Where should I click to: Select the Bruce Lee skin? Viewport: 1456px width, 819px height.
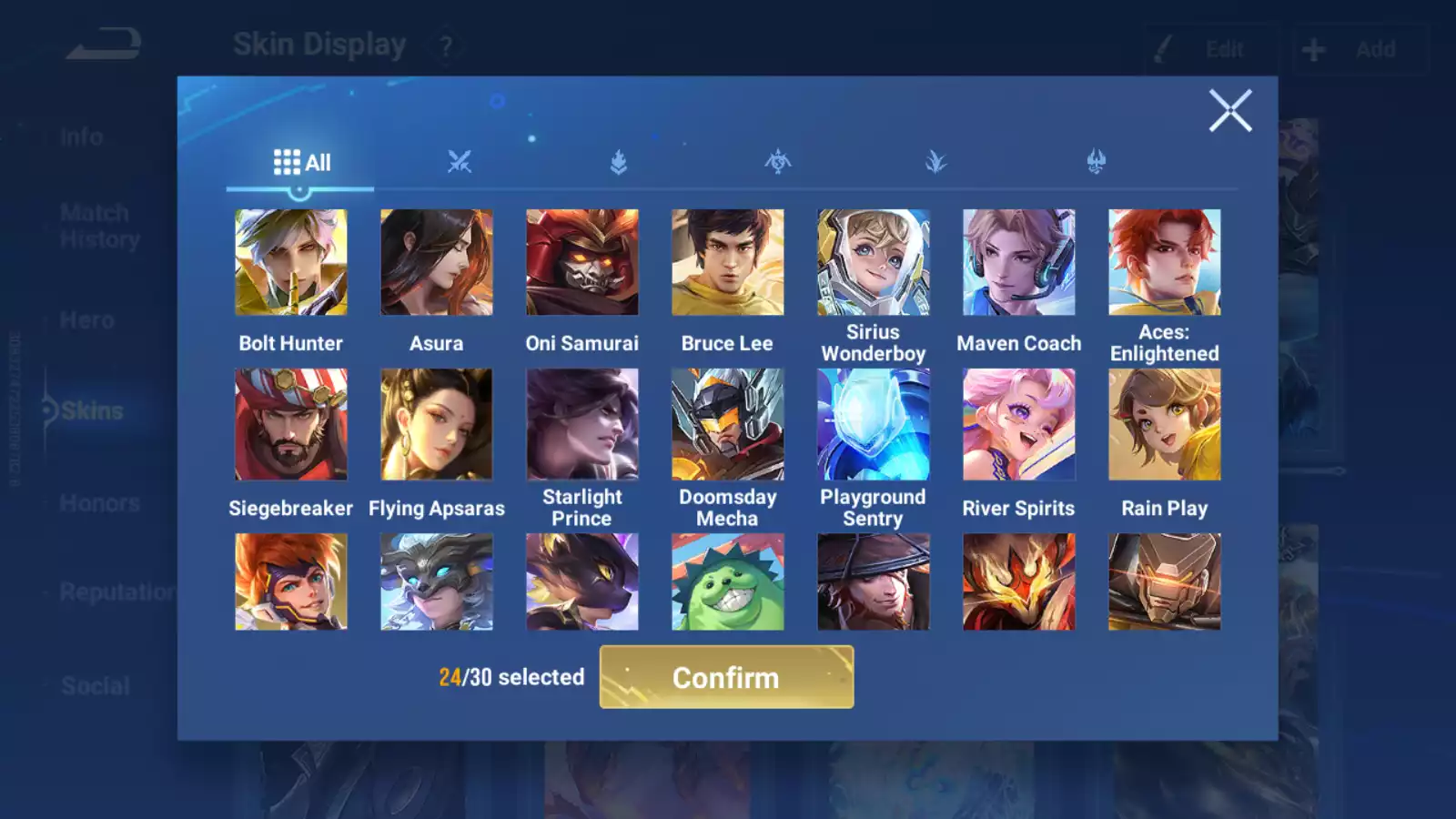[727, 263]
